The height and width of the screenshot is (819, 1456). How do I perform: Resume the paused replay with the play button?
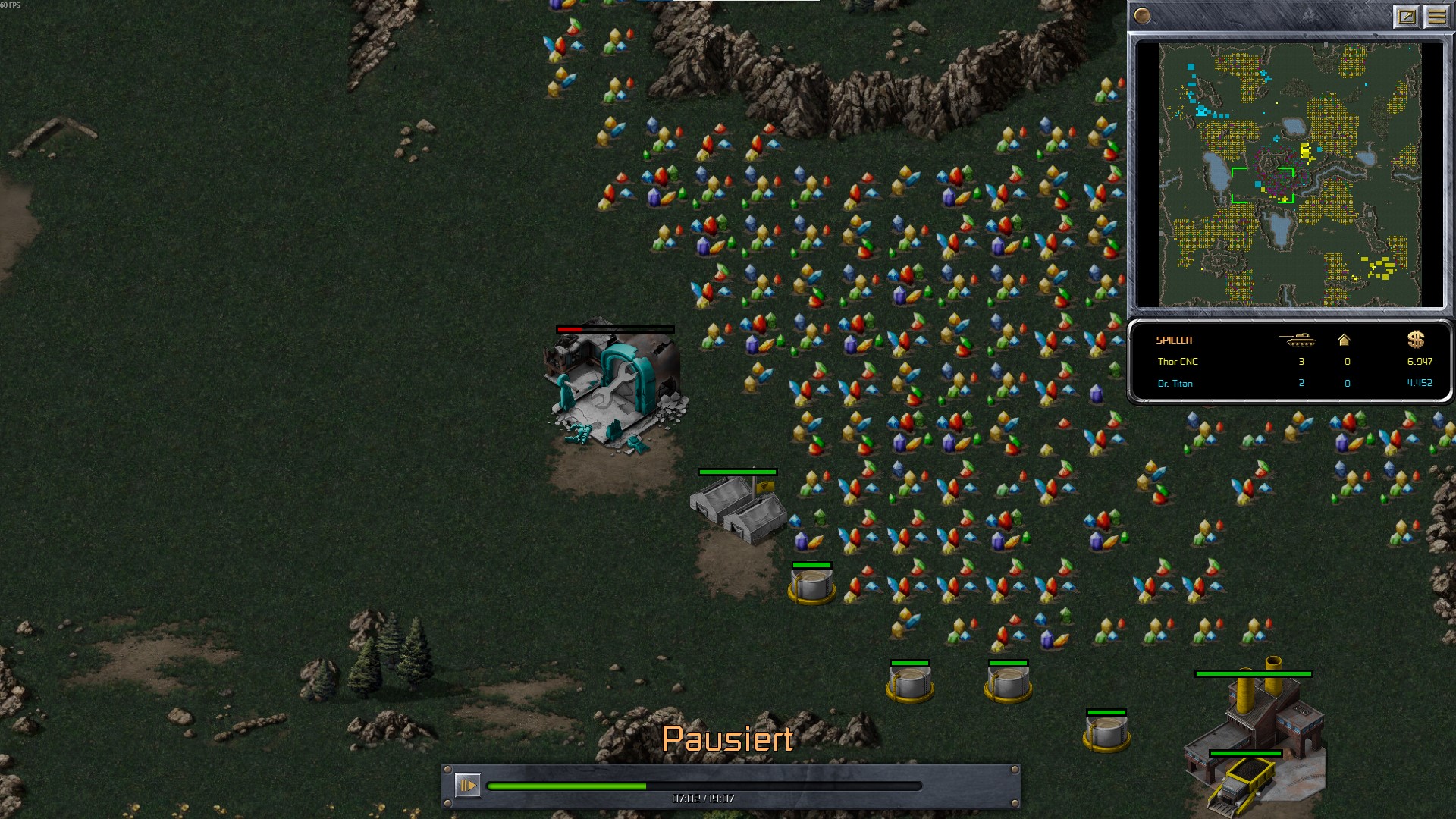pyautogui.click(x=467, y=785)
